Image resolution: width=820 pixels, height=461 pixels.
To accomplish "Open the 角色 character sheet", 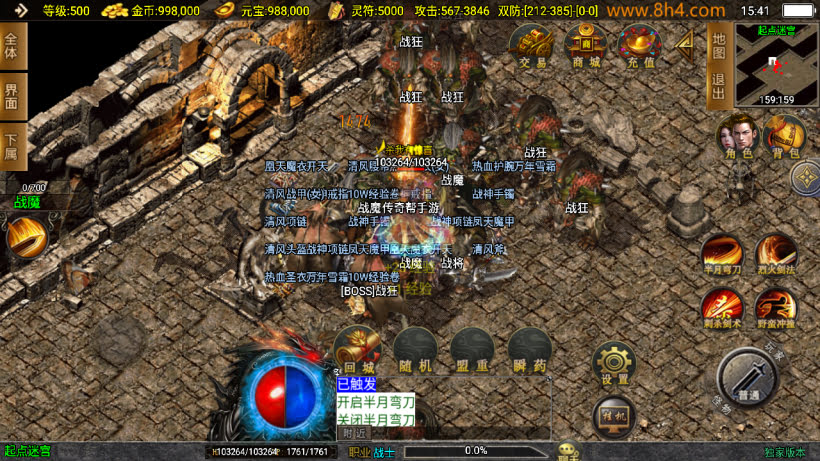I will click(739, 137).
